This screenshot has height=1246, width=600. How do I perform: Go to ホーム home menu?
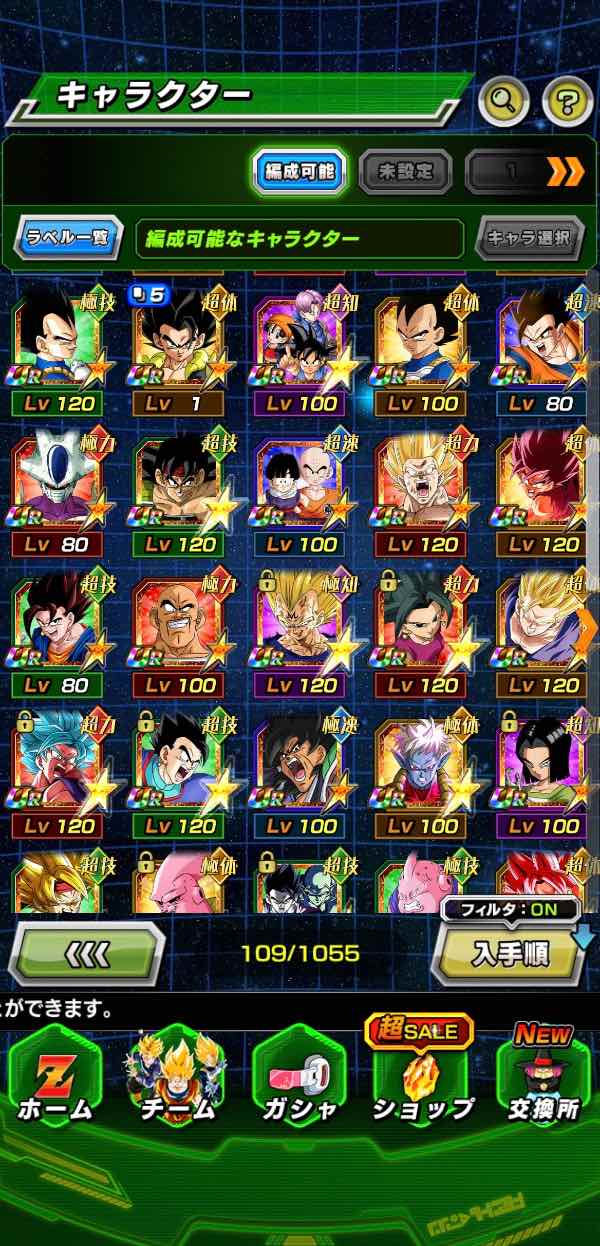coord(55,1081)
